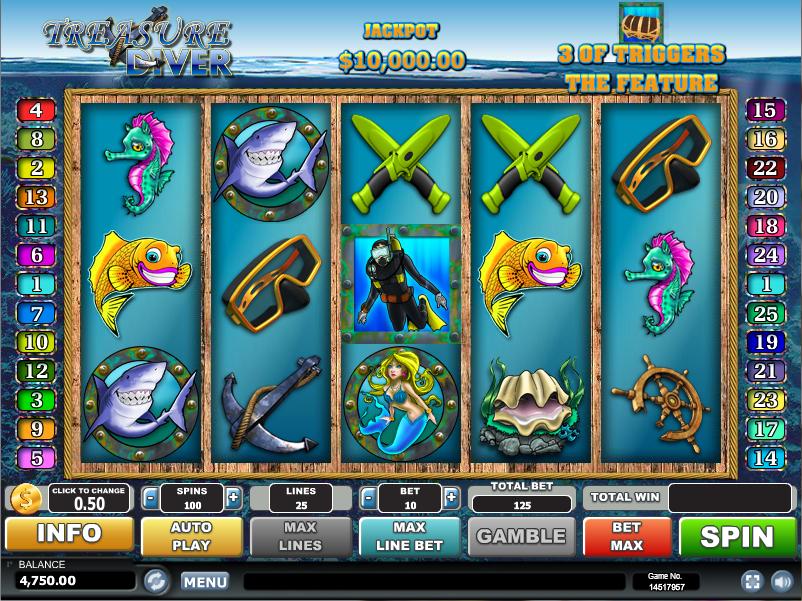Image resolution: width=802 pixels, height=601 pixels.
Task: Toggle fullscreen mode
Action: (751, 581)
